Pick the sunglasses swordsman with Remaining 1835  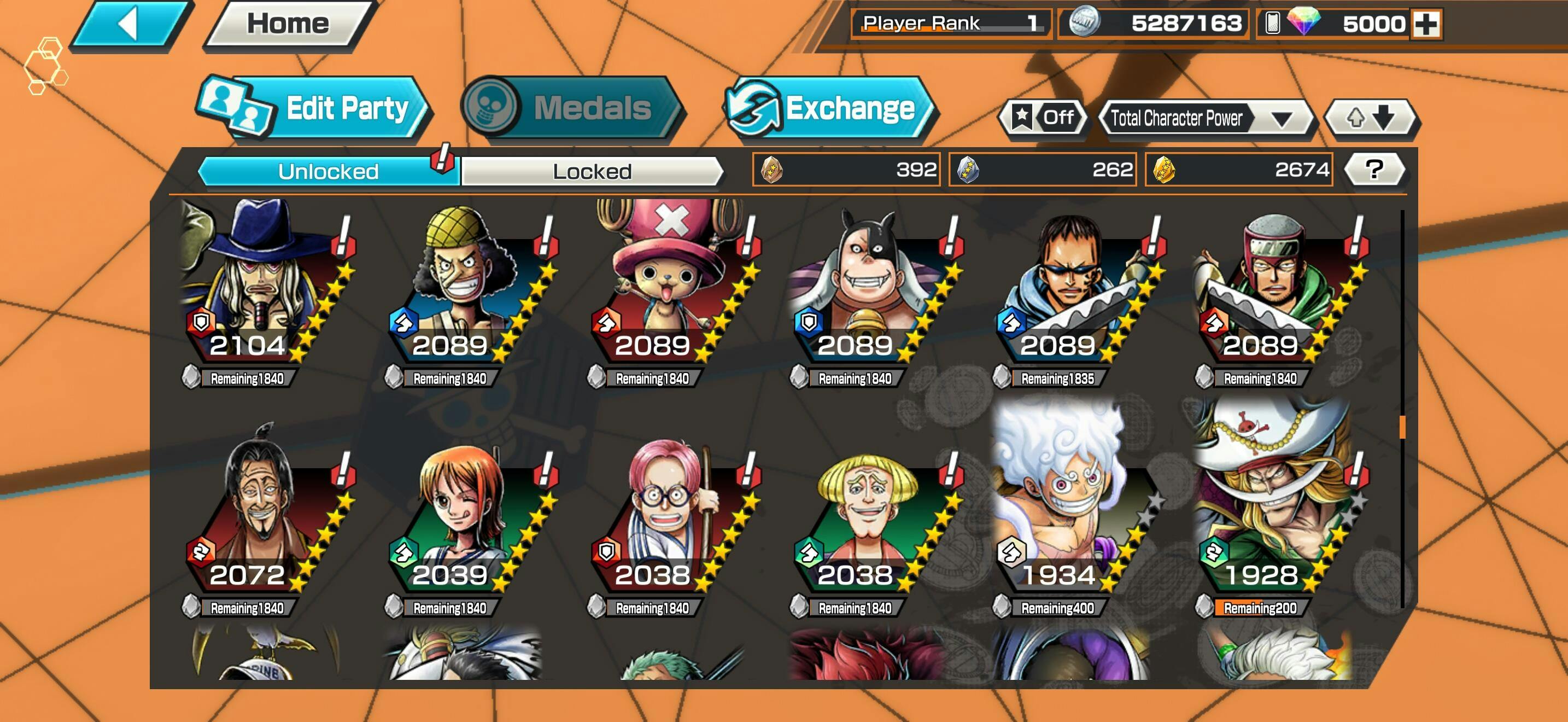(x=1072, y=286)
